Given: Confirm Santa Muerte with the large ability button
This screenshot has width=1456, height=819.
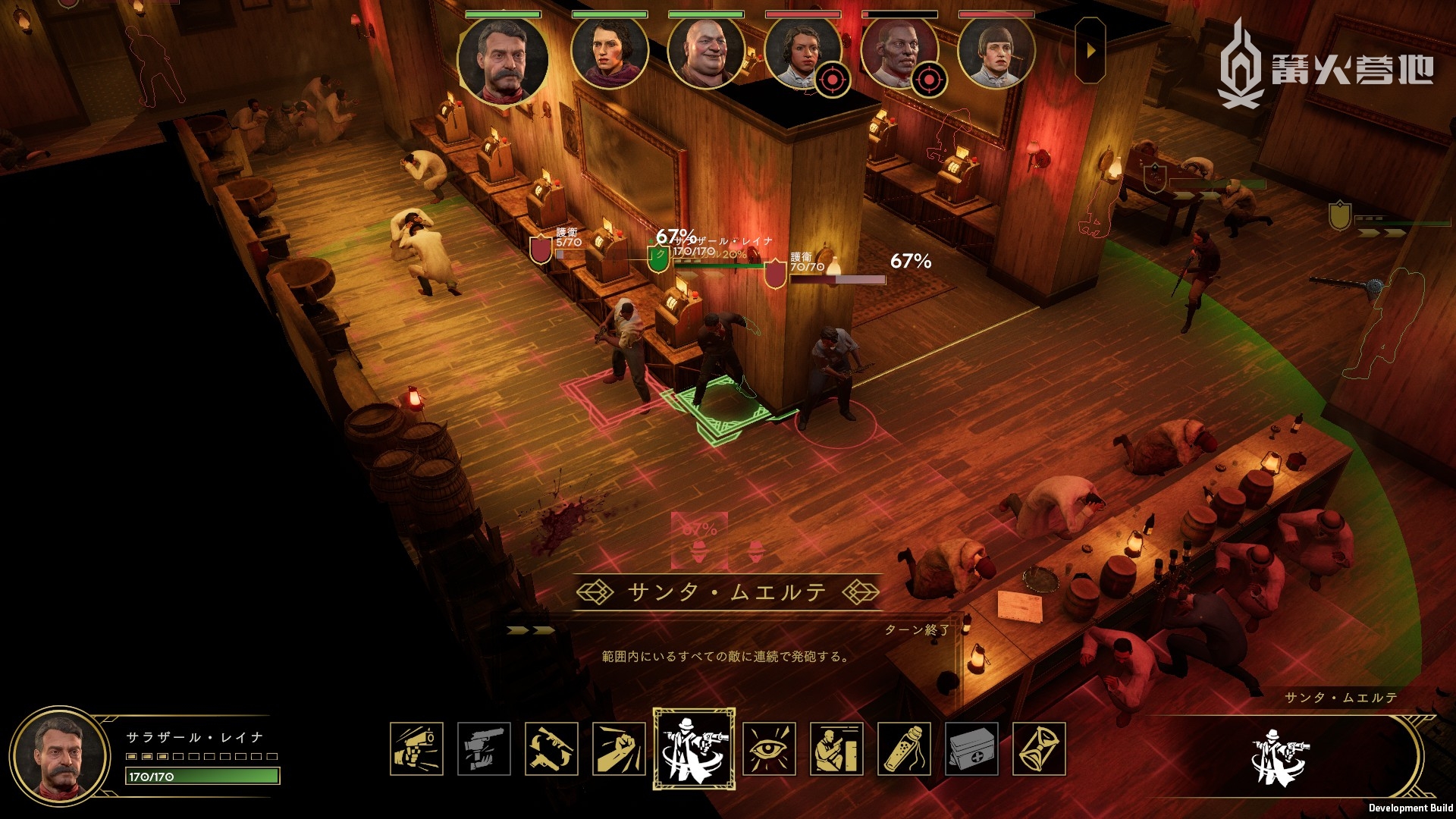Looking at the screenshot, I should 1280,756.
